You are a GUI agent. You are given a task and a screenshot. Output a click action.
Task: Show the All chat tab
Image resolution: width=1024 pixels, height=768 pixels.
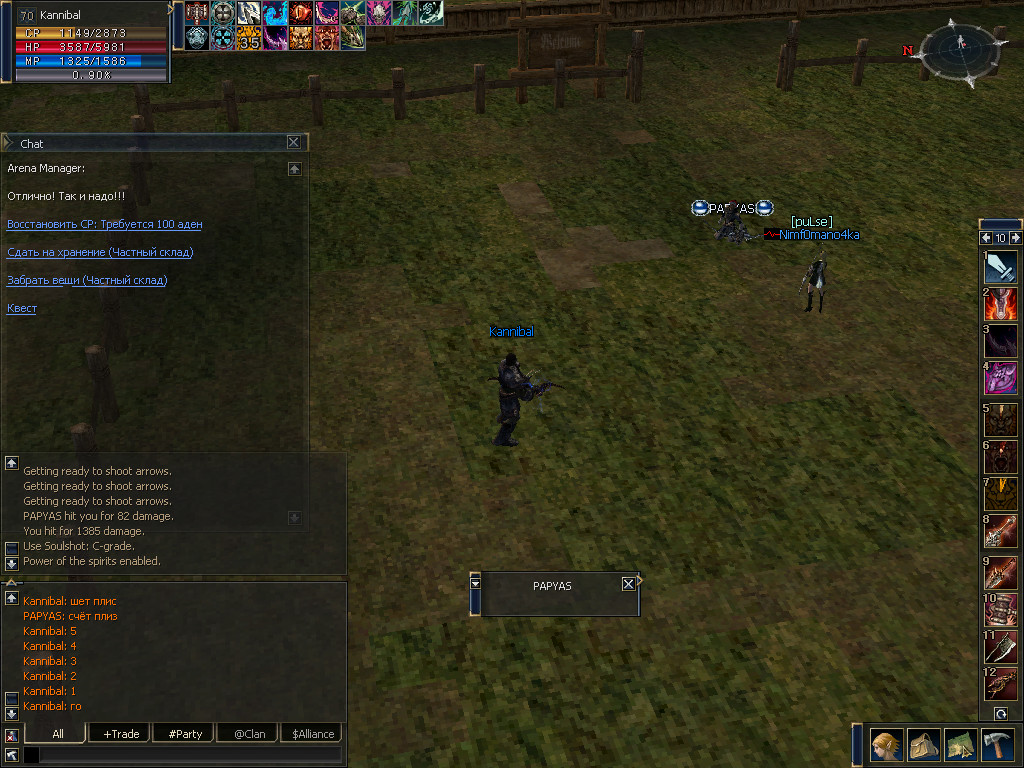[x=58, y=734]
